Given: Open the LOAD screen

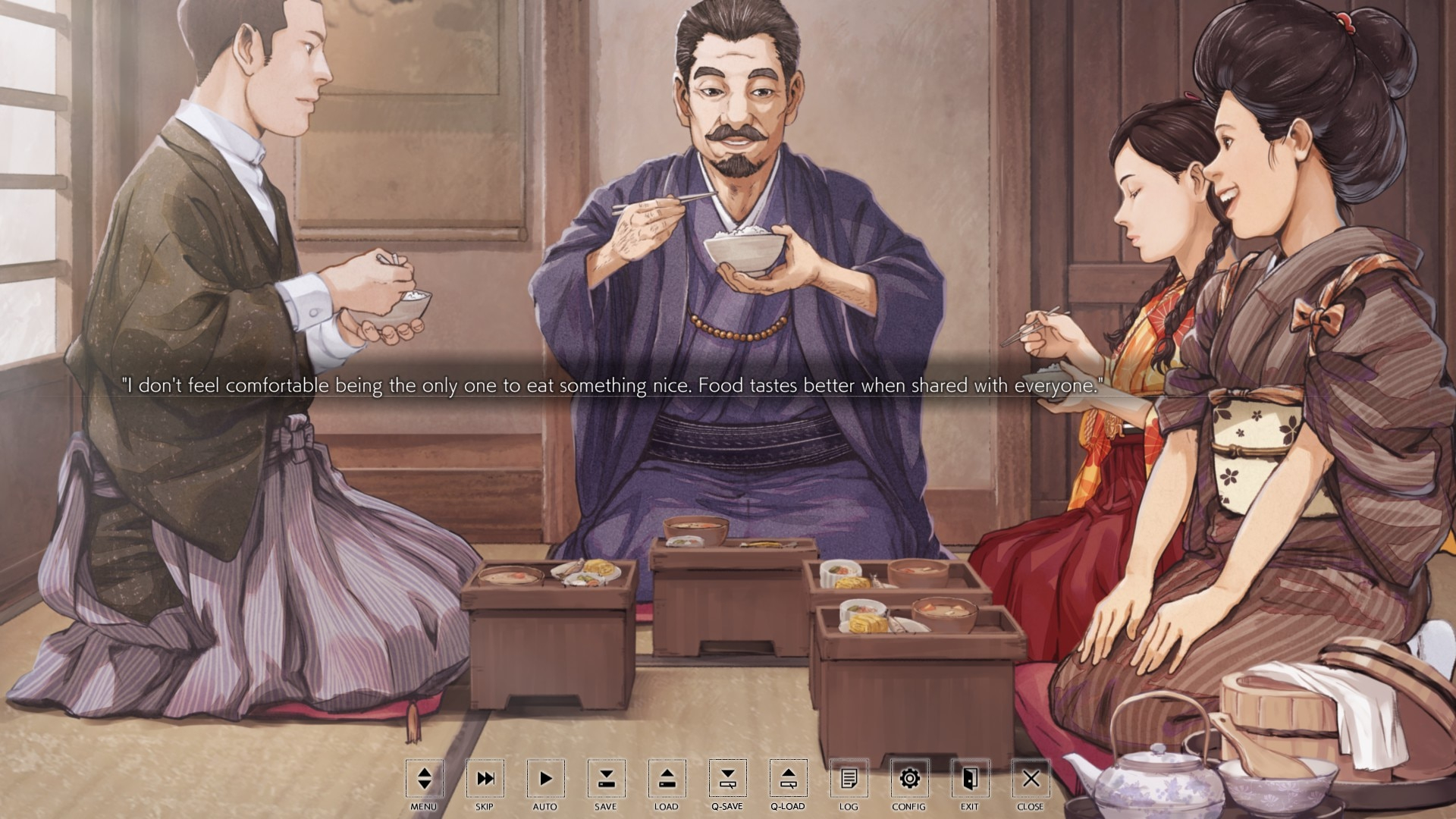Looking at the screenshot, I should (667, 779).
